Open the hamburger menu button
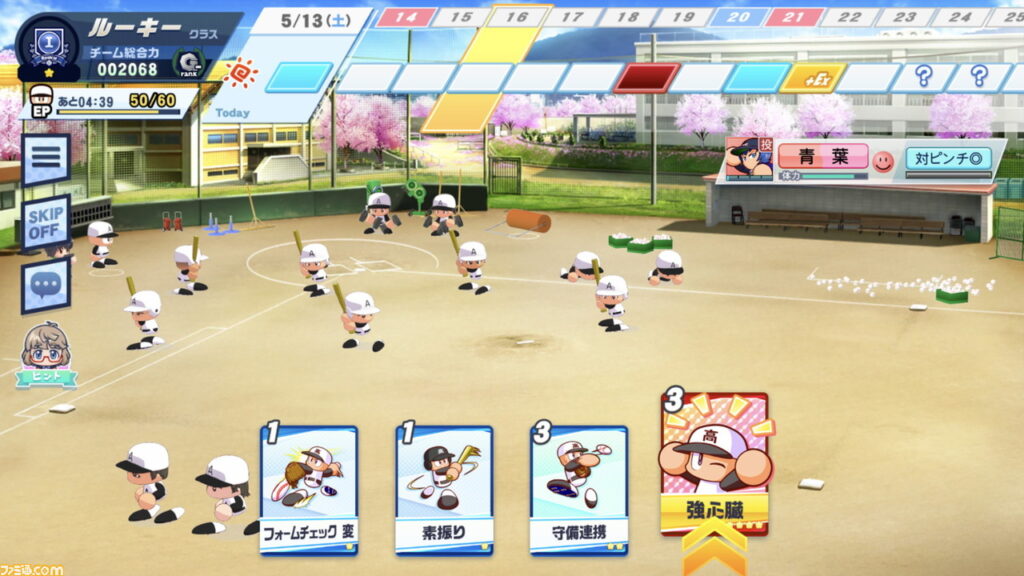This screenshot has width=1024, height=576. tap(46, 160)
